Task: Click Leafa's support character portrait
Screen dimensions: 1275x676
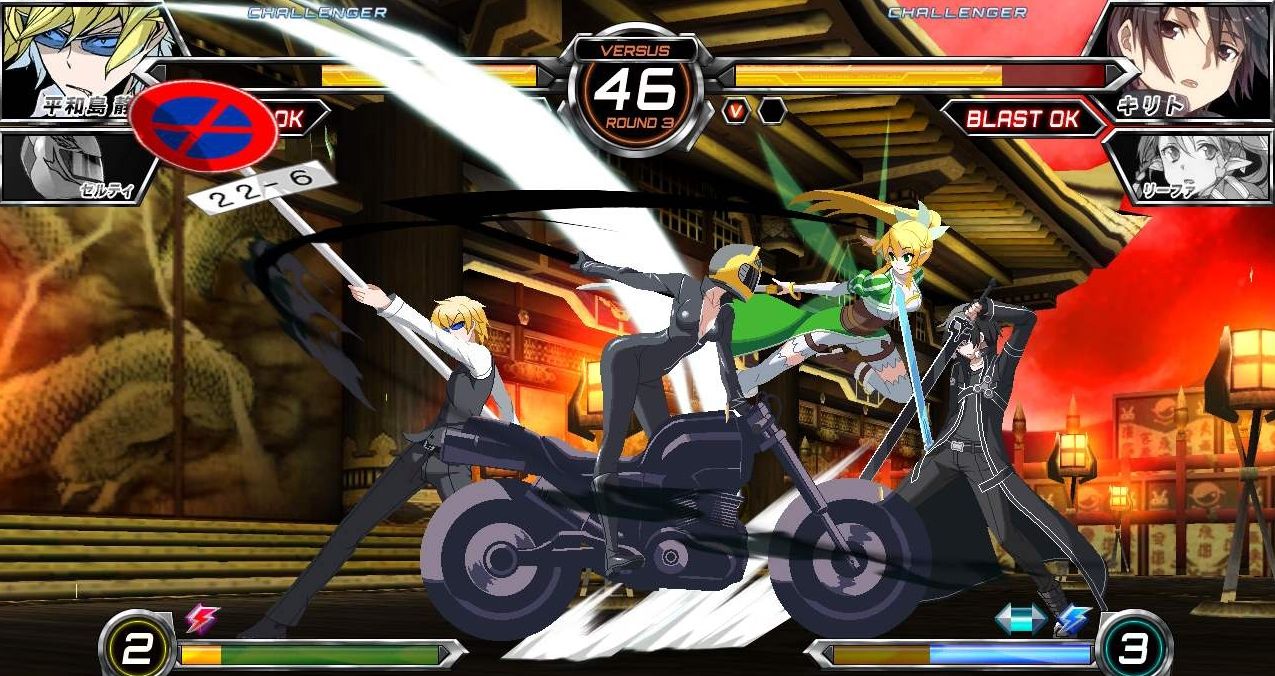Action: (x=1190, y=167)
